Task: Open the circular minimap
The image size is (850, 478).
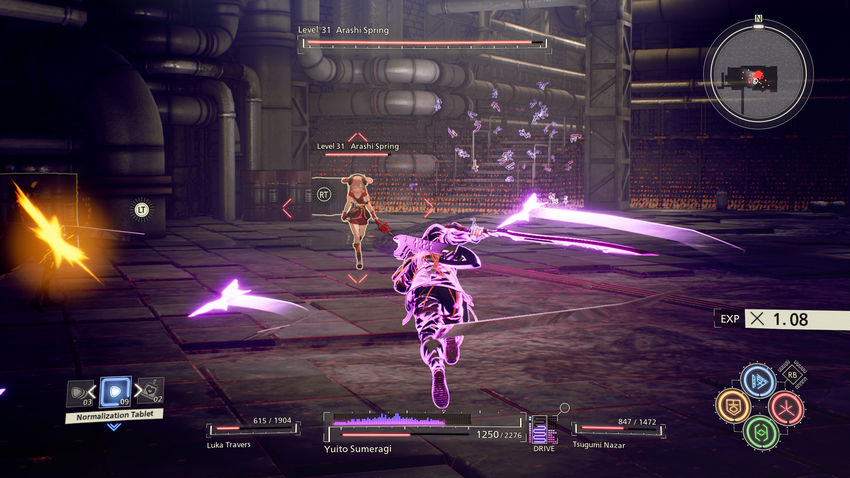Action: coord(758,75)
